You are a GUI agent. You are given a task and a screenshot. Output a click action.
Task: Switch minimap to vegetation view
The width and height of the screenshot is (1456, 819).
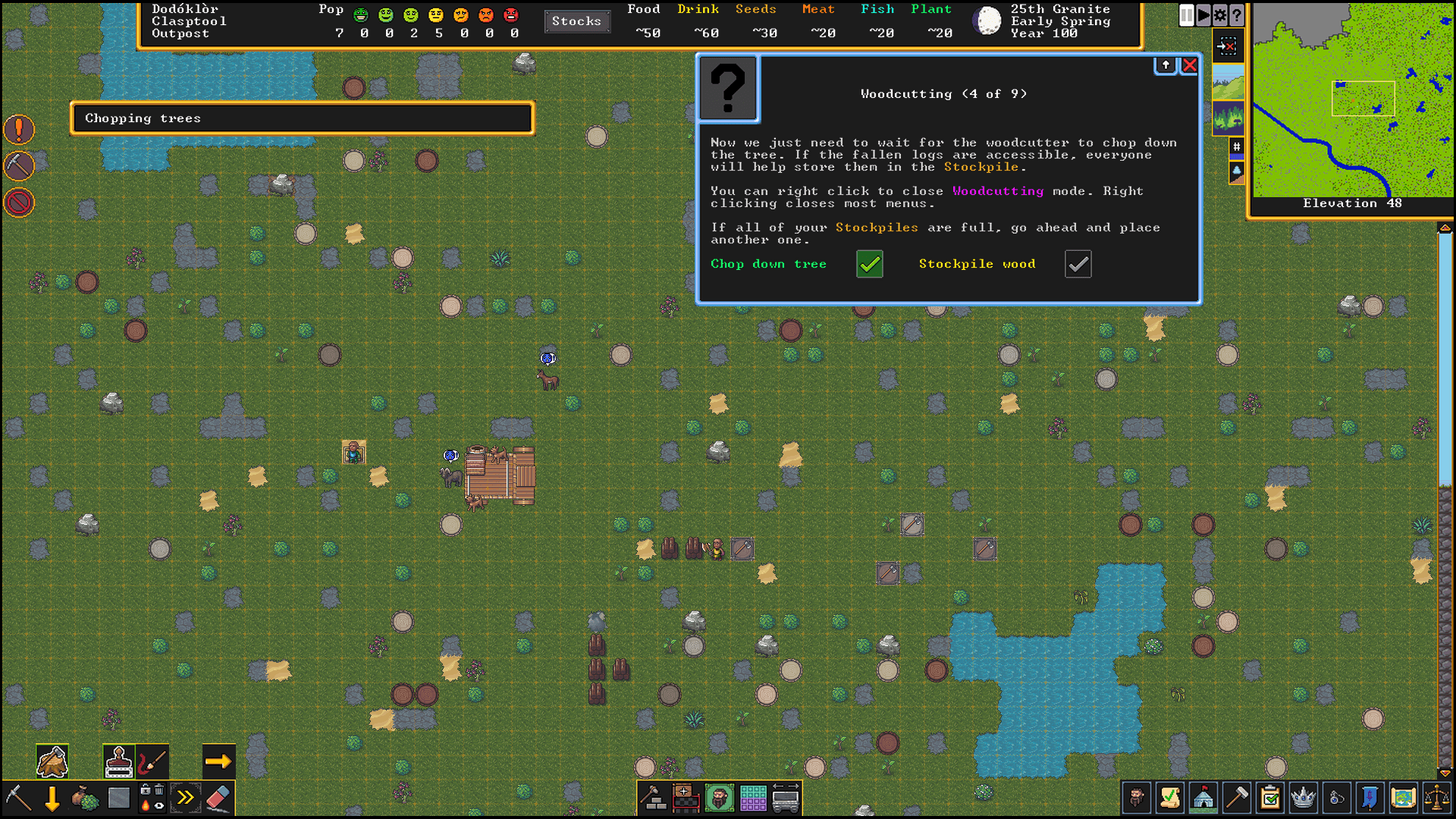click(1228, 118)
